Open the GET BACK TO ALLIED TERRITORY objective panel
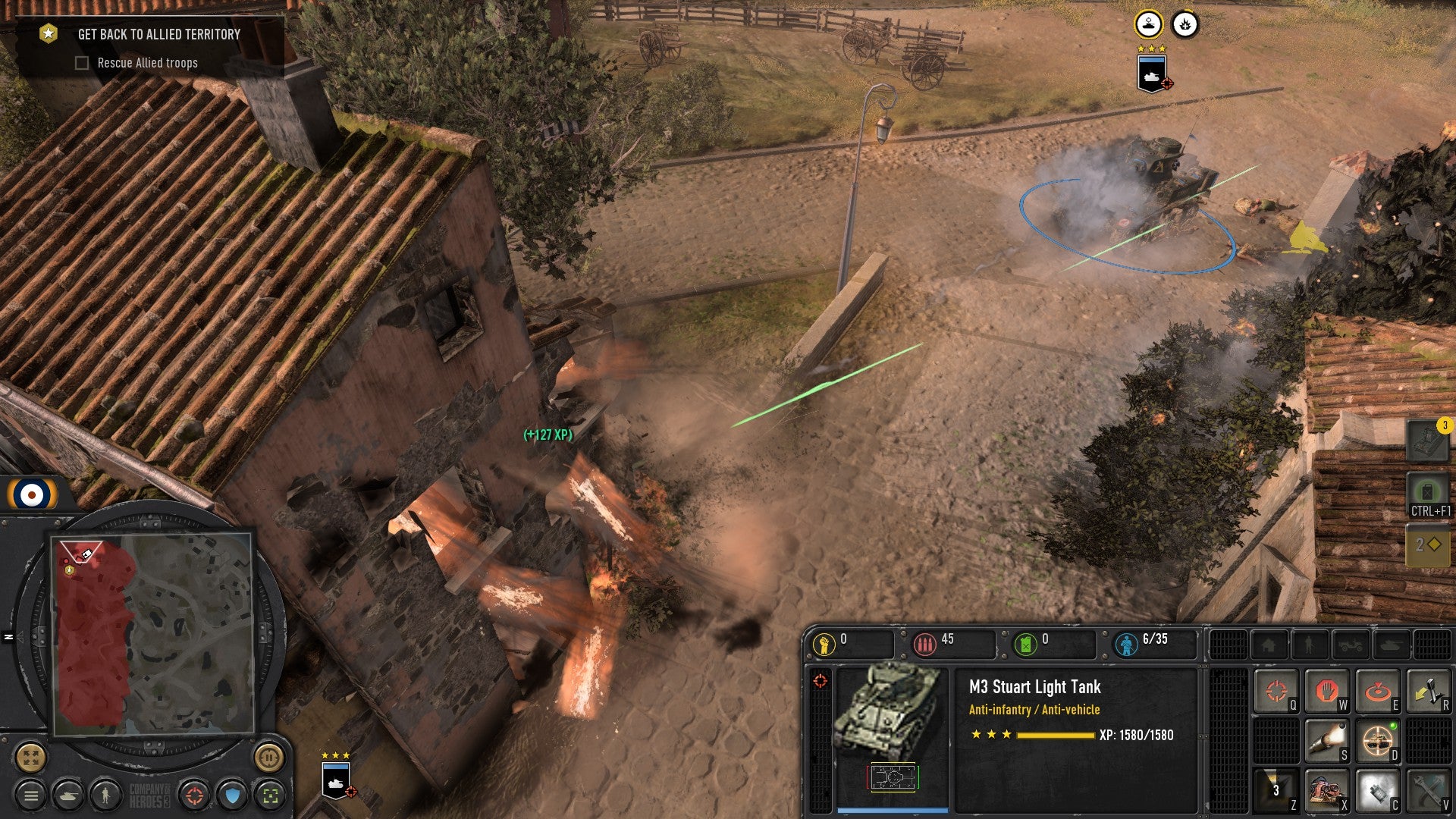Viewport: 1456px width, 819px height. coord(158,34)
